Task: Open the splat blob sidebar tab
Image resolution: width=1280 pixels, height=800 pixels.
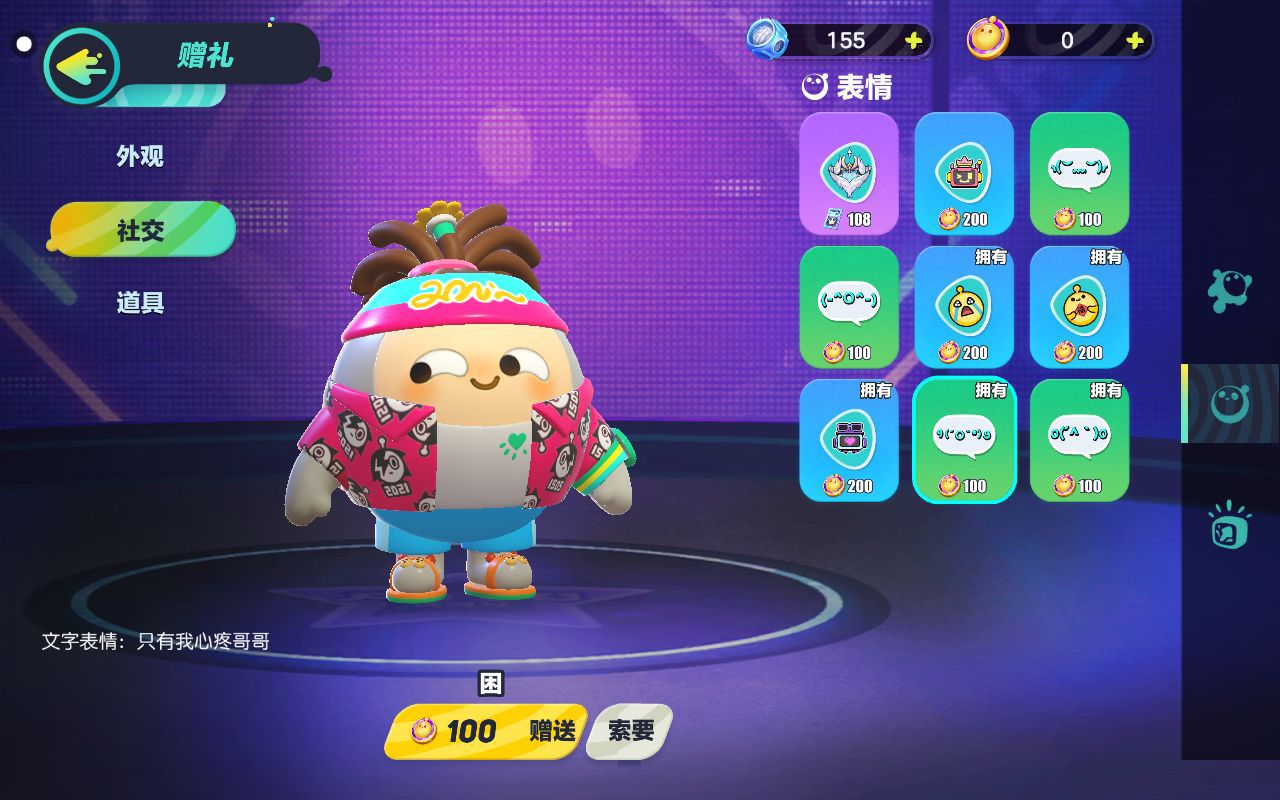Action: click(1229, 290)
